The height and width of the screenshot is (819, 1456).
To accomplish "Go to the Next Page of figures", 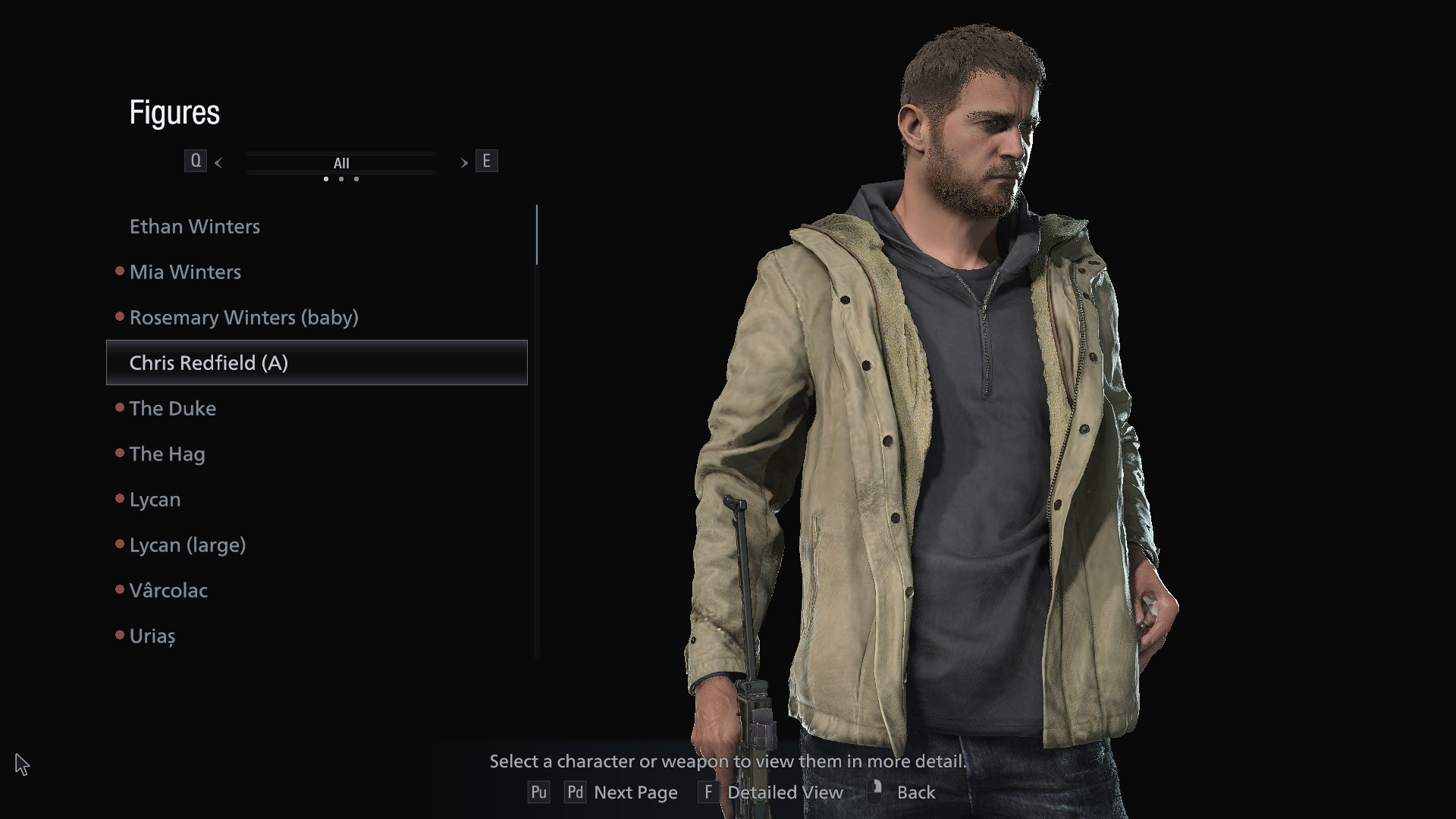I will (635, 792).
